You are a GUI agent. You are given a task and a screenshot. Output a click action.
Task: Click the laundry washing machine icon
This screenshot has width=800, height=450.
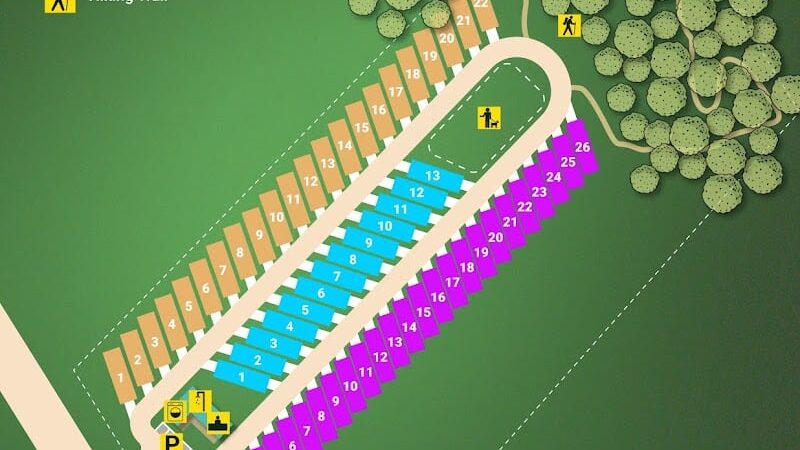pyautogui.click(x=175, y=411)
